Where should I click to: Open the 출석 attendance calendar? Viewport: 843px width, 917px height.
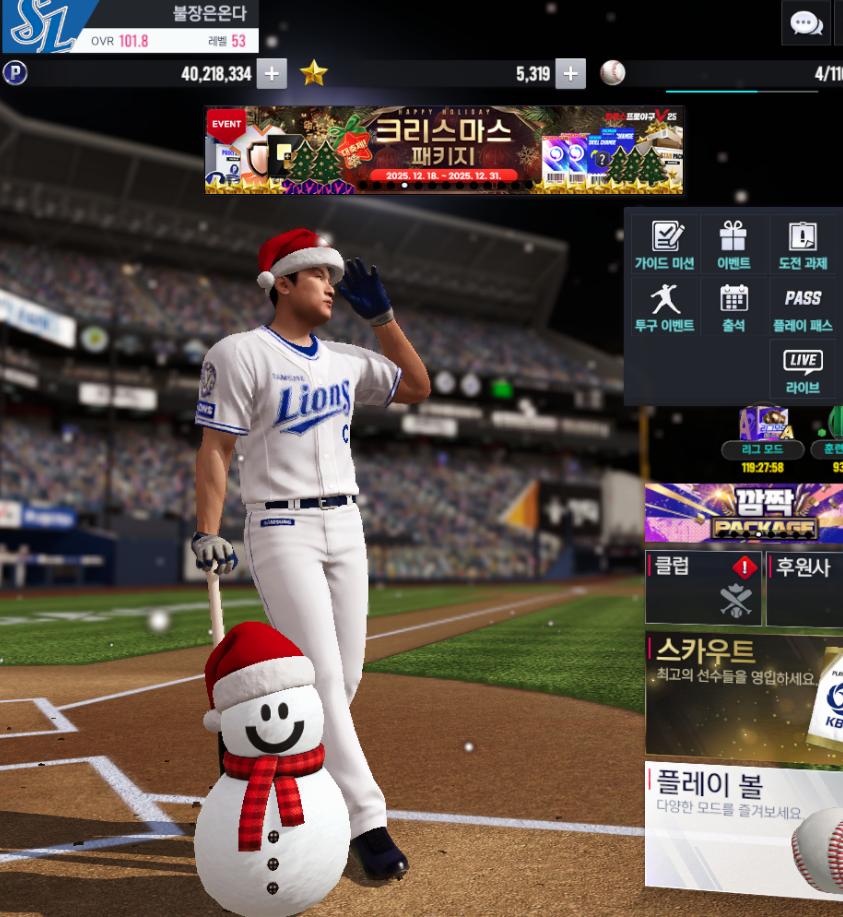coord(733,307)
